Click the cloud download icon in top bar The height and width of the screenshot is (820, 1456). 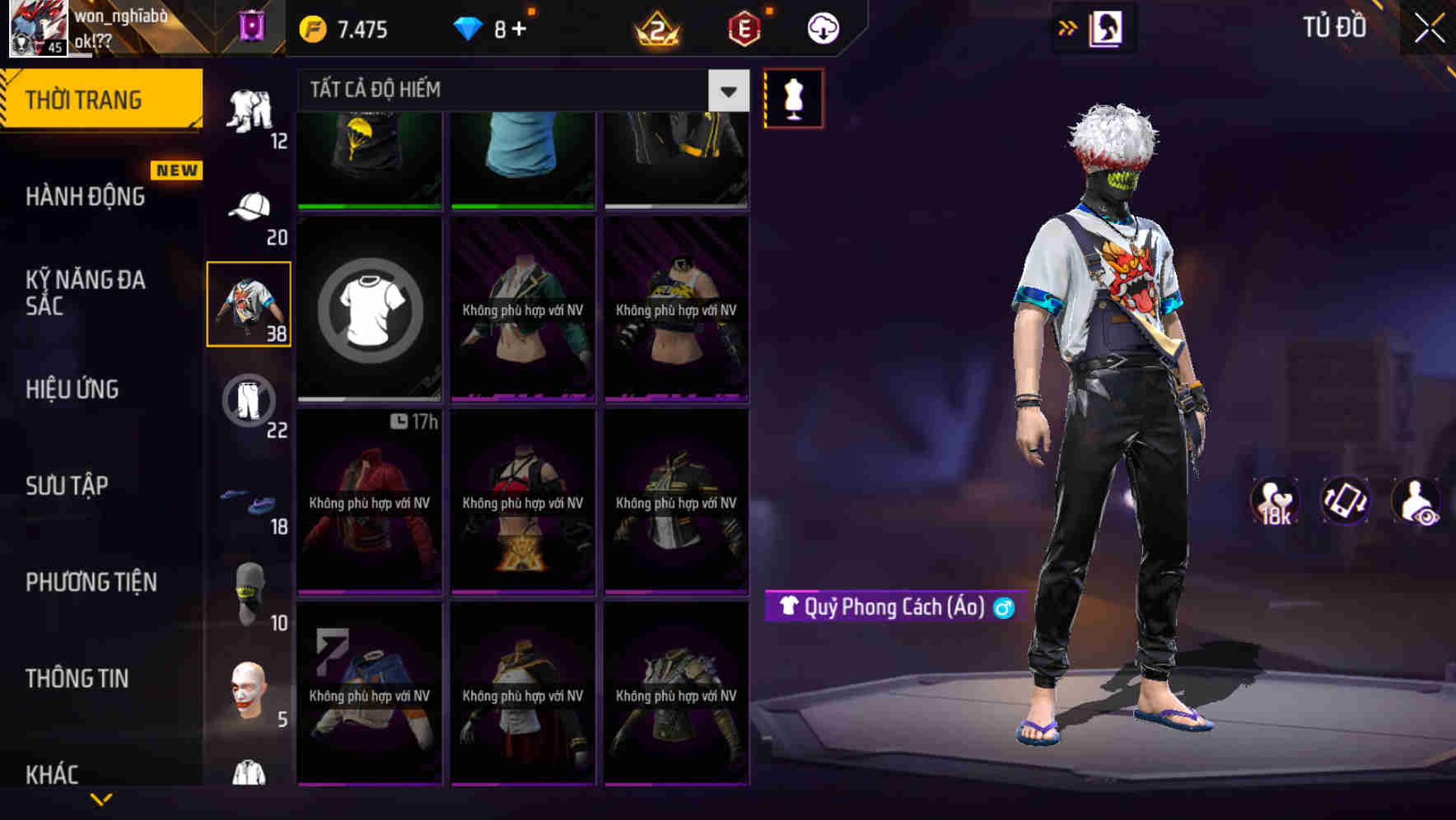(x=823, y=27)
